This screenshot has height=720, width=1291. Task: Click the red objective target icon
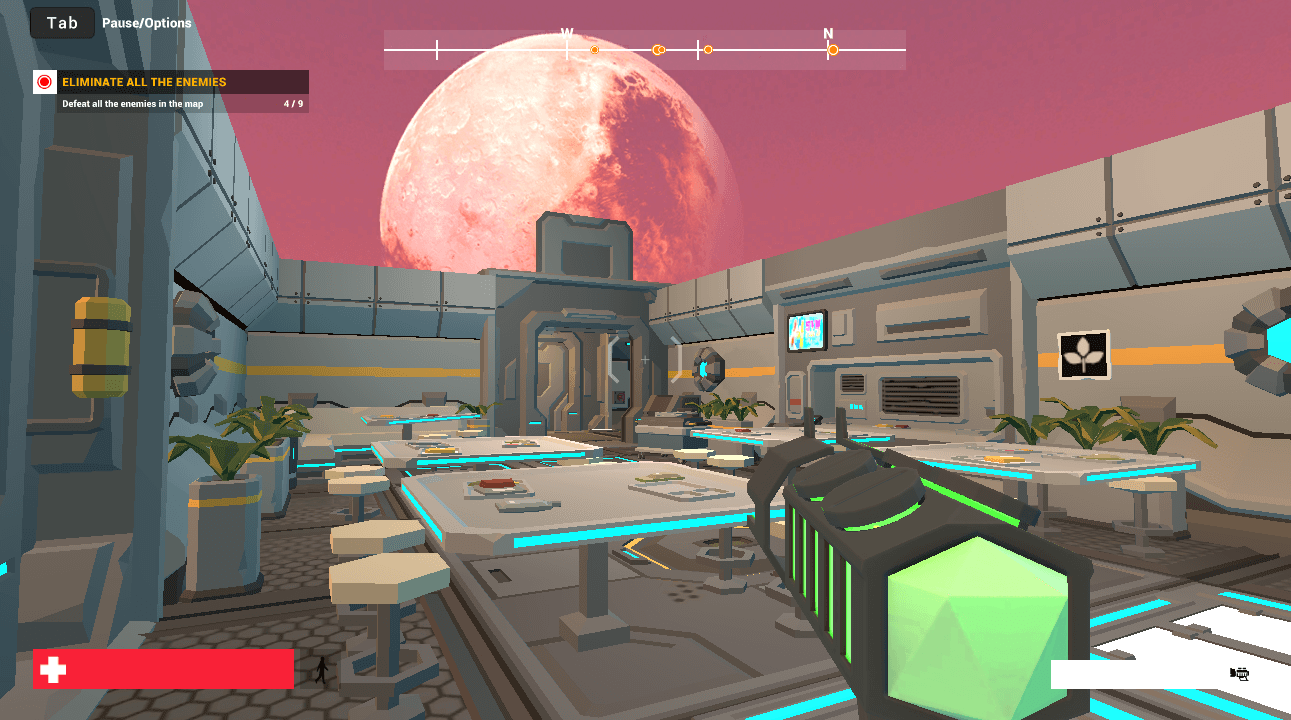(x=44, y=82)
